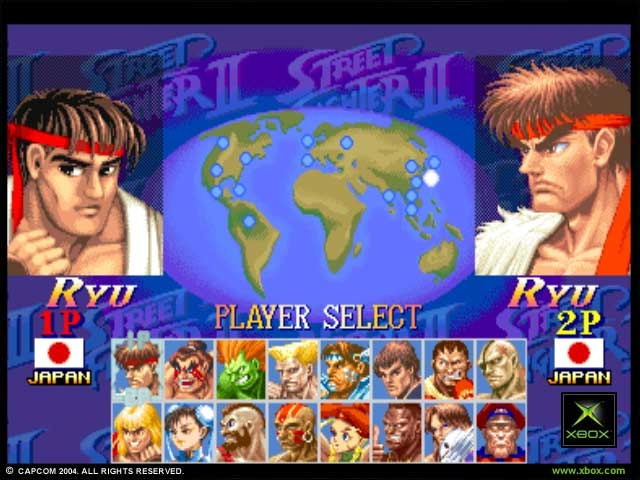Viewport: 640px width, 480px height.
Task: Select Ryu's portrait in the roster
Action: click(137, 369)
